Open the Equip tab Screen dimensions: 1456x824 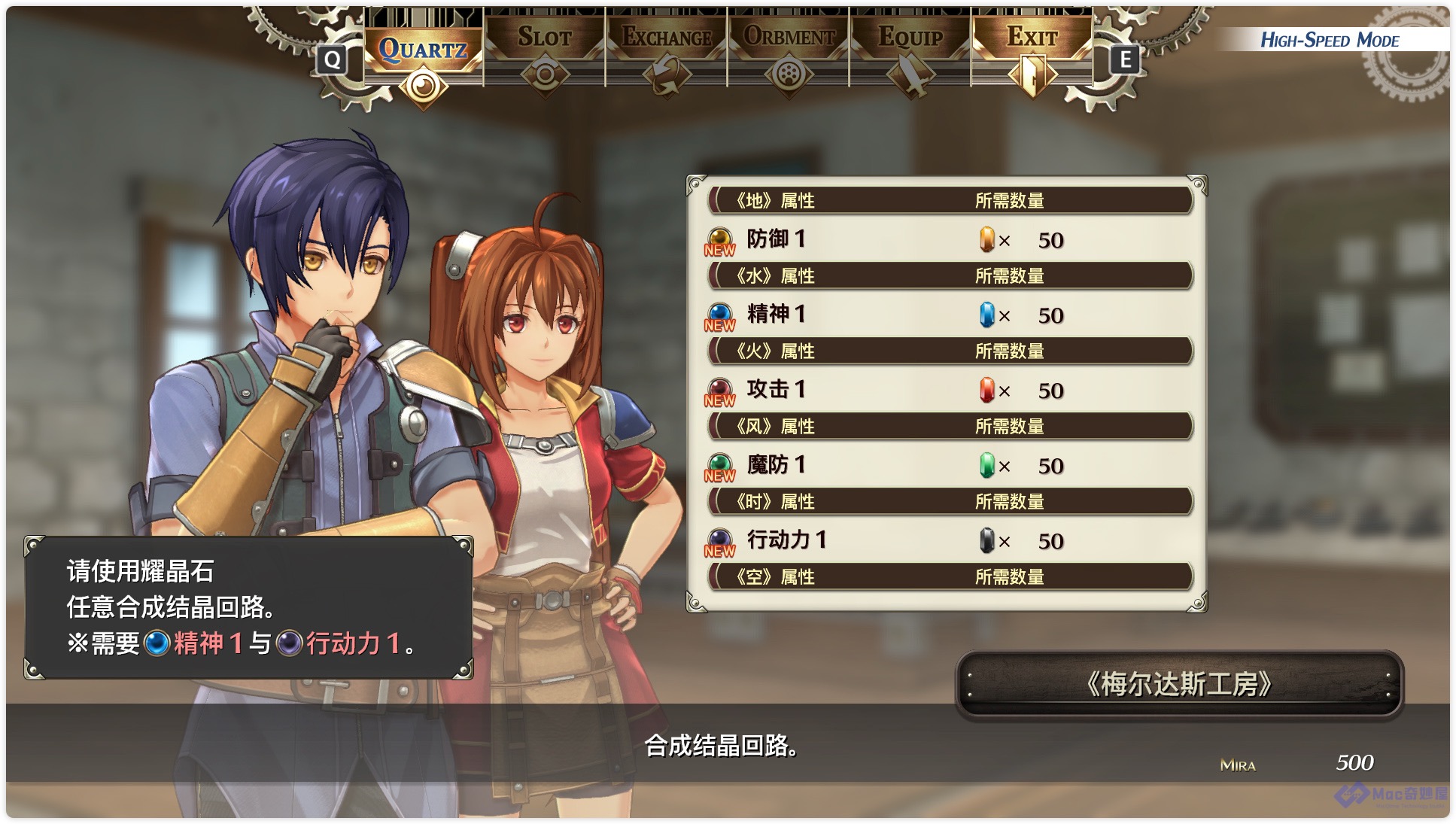[x=910, y=38]
